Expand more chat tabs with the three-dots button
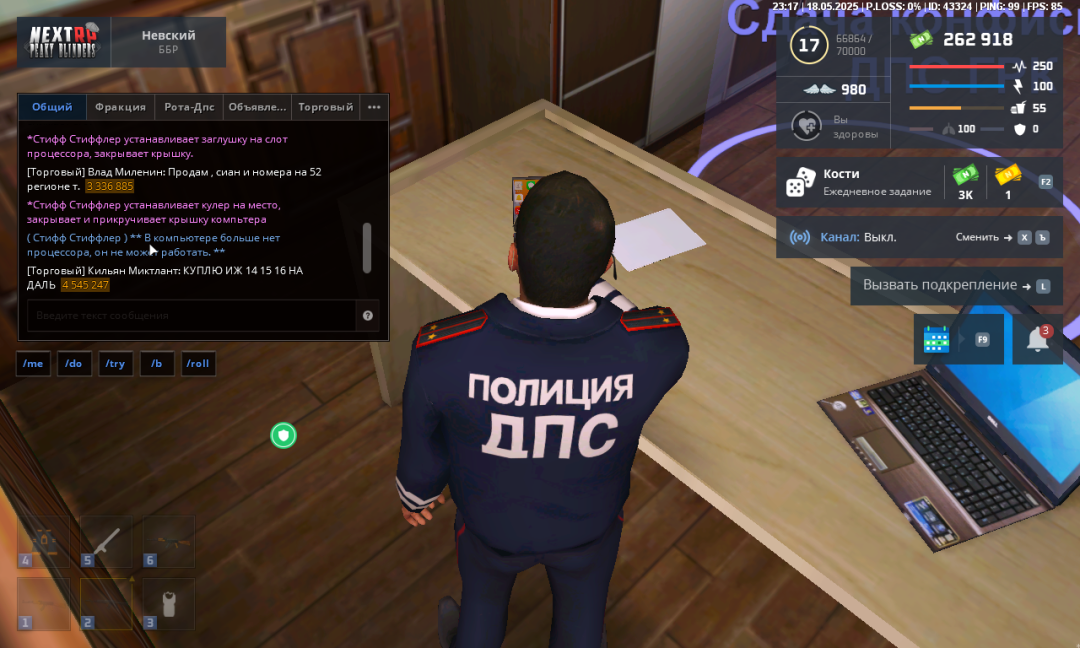This screenshot has height=648, width=1080. tap(374, 107)
